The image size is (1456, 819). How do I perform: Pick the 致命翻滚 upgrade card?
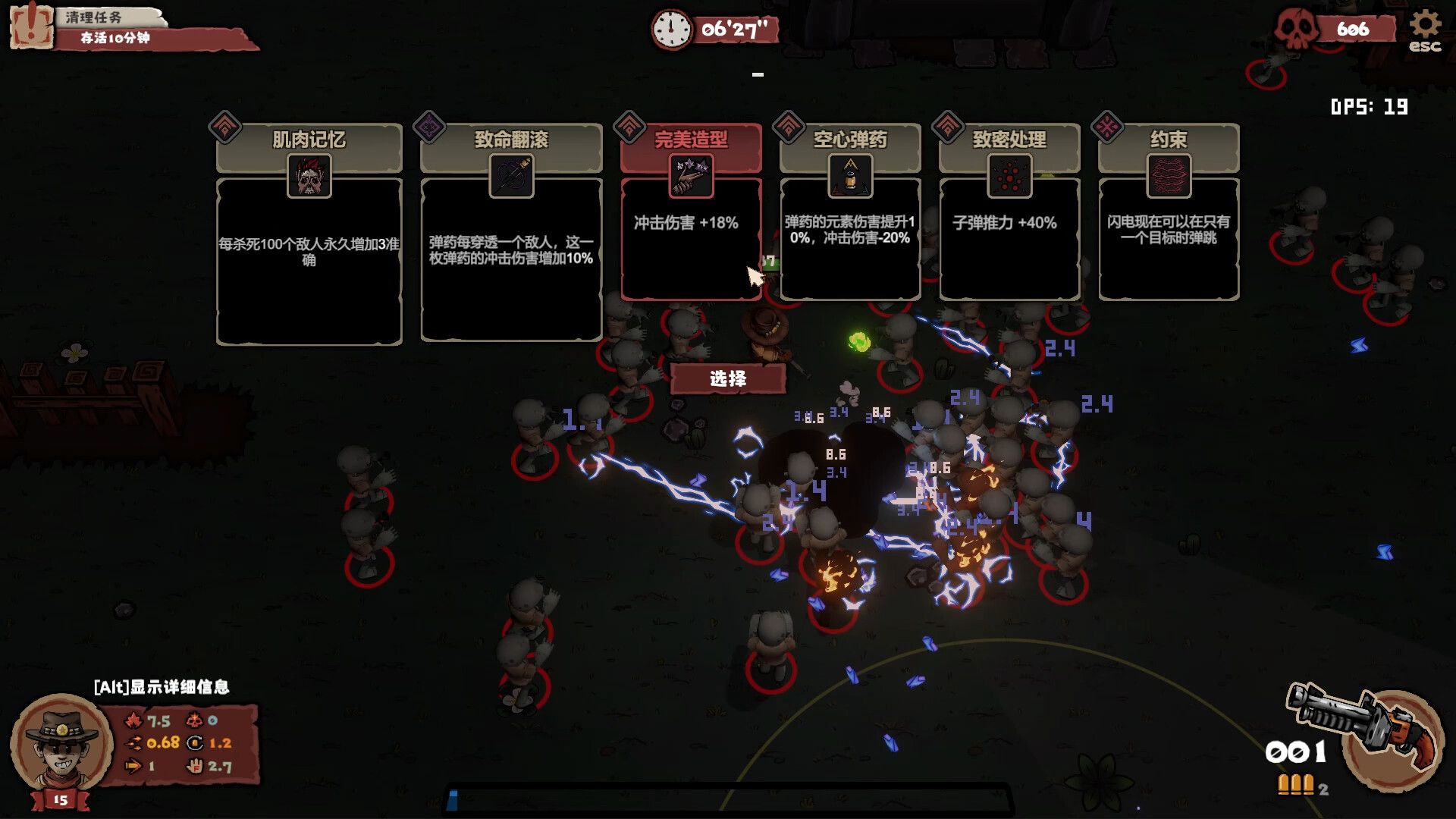[x=511, y=234]
